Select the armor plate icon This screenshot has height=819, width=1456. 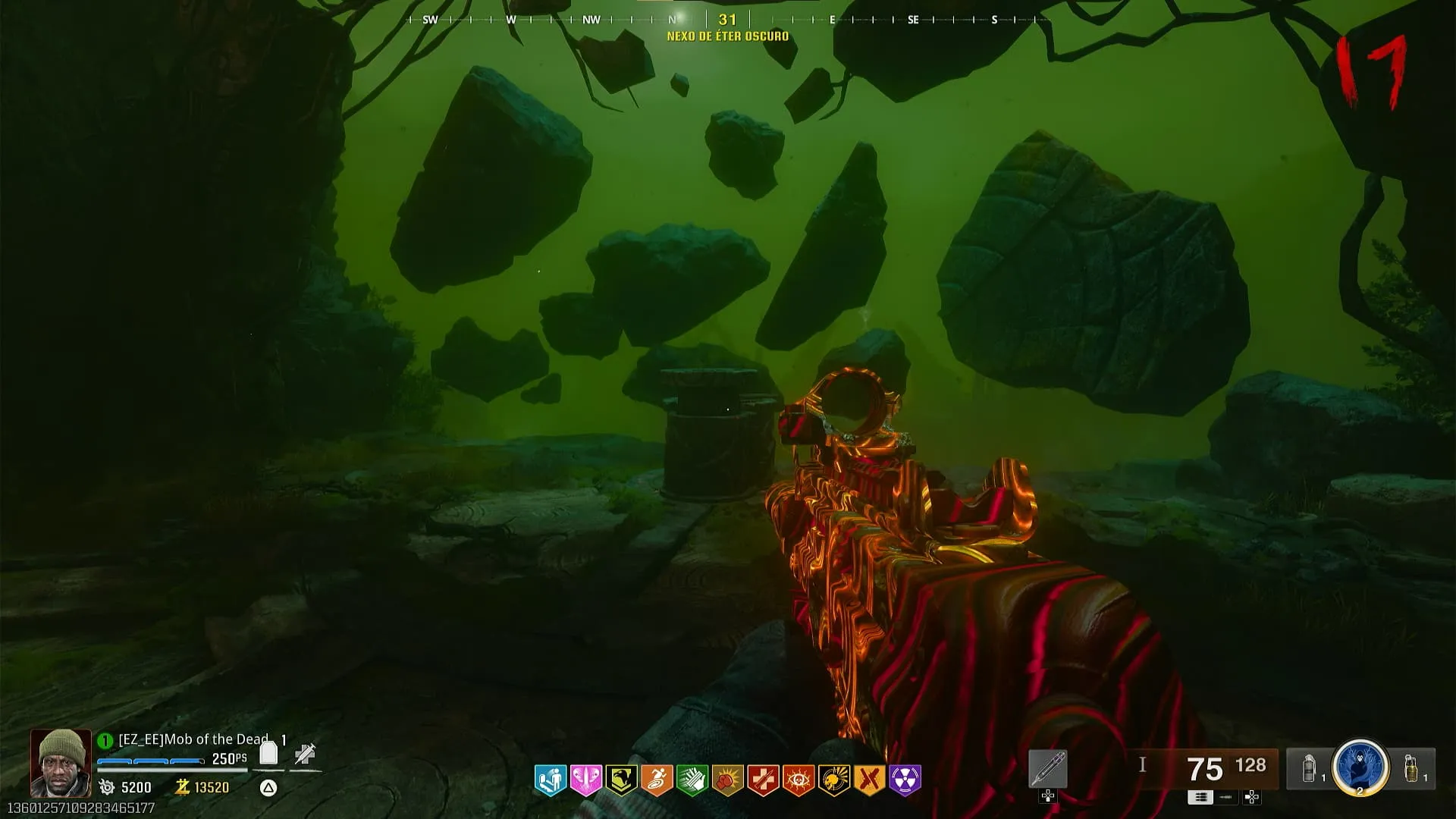tap(268, 753)
